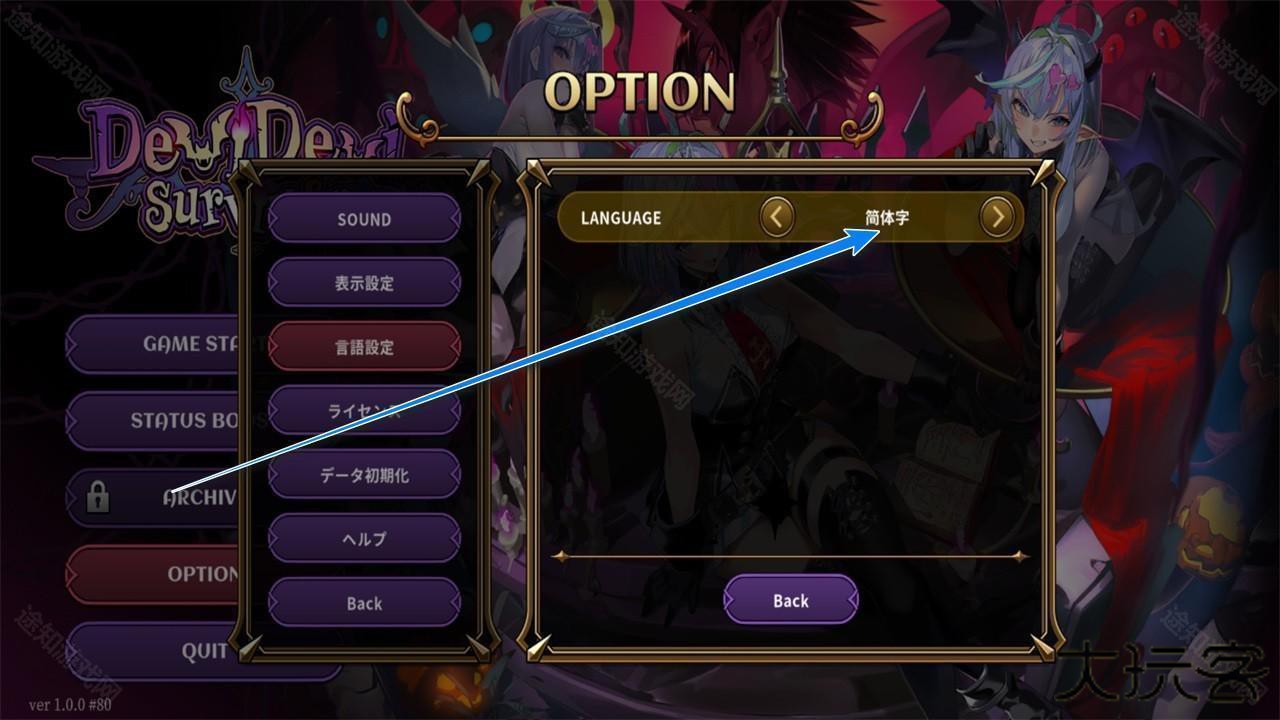Click the Back button under the language panel
1280x720 pixels.
pyautogui.click(x=790, y=600)
